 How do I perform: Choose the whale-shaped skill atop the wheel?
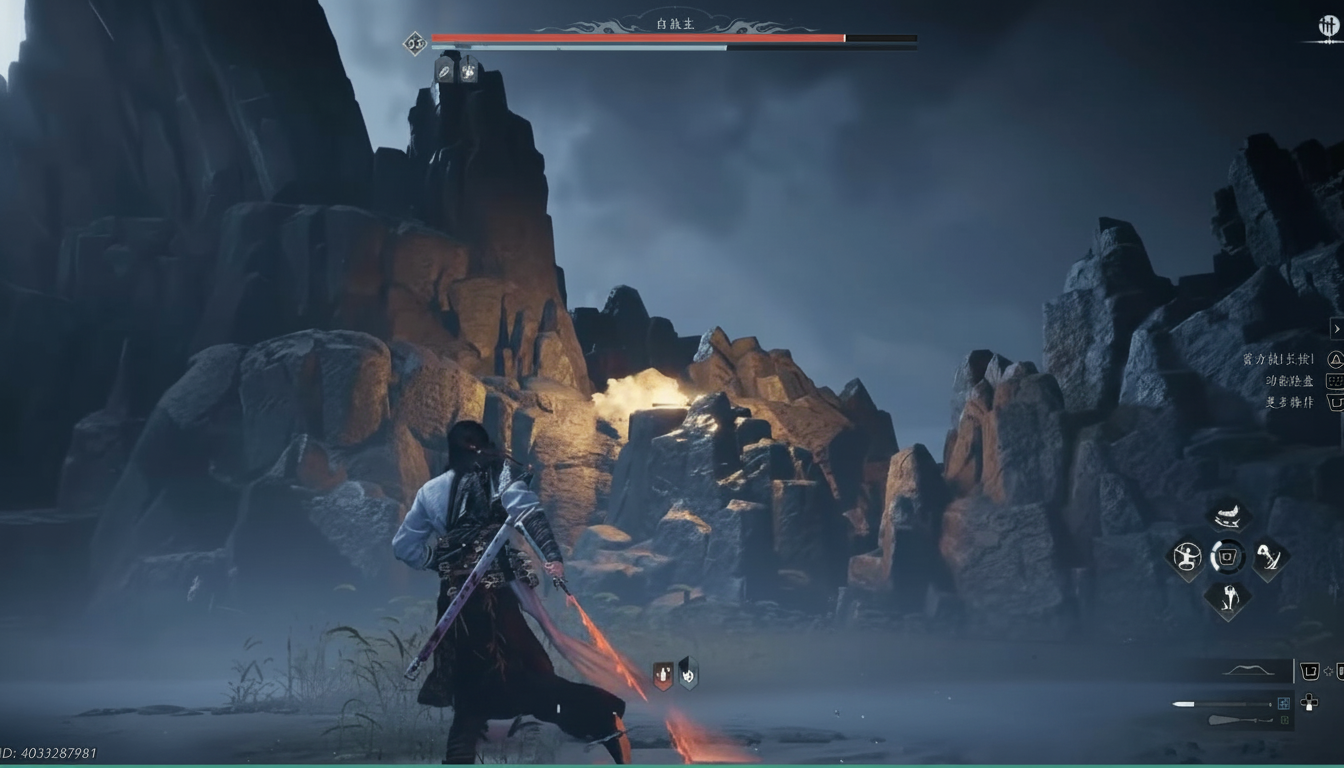point(1227,516)
